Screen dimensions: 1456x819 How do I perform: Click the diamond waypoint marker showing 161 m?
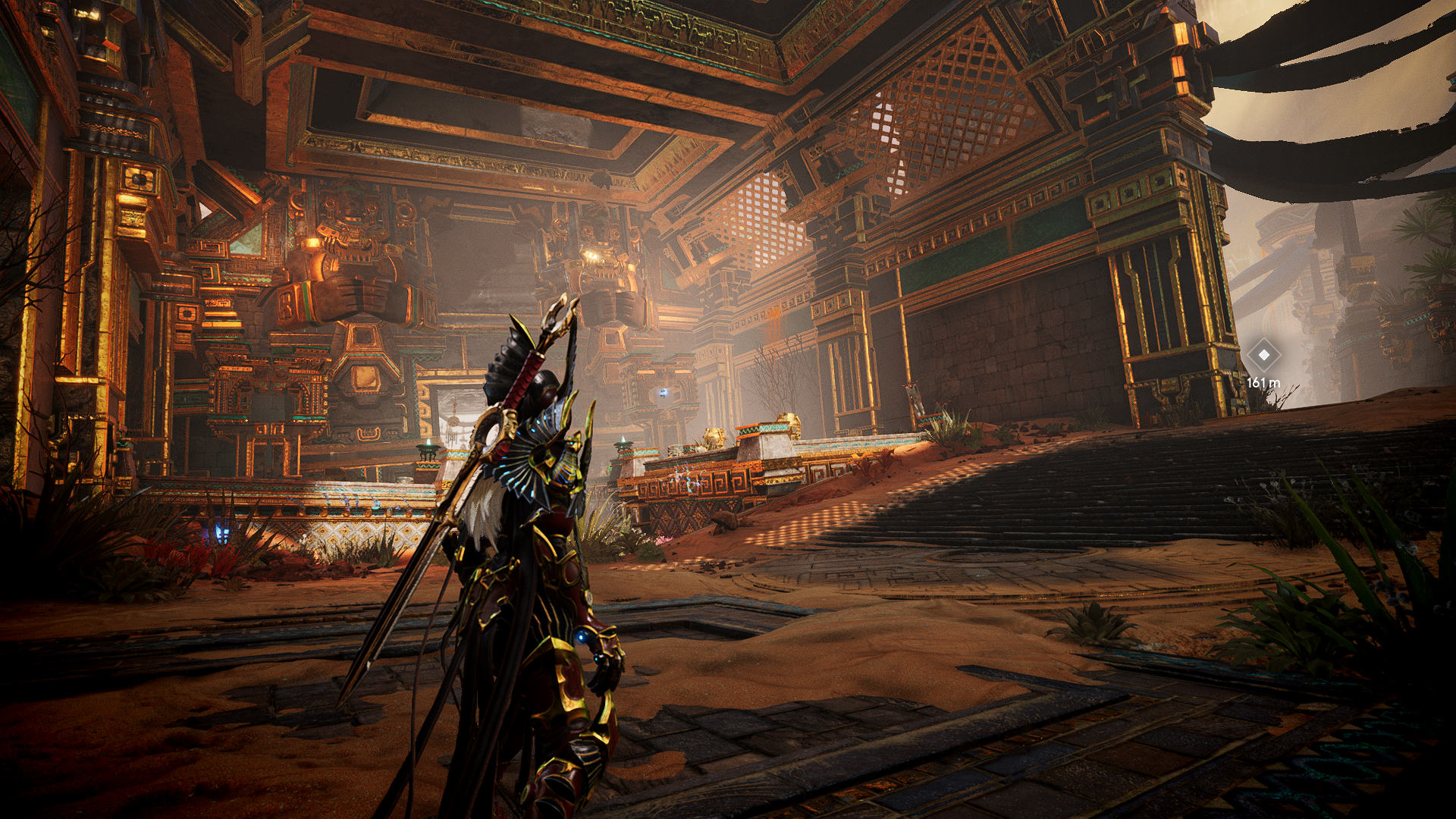coord(1263,355)
